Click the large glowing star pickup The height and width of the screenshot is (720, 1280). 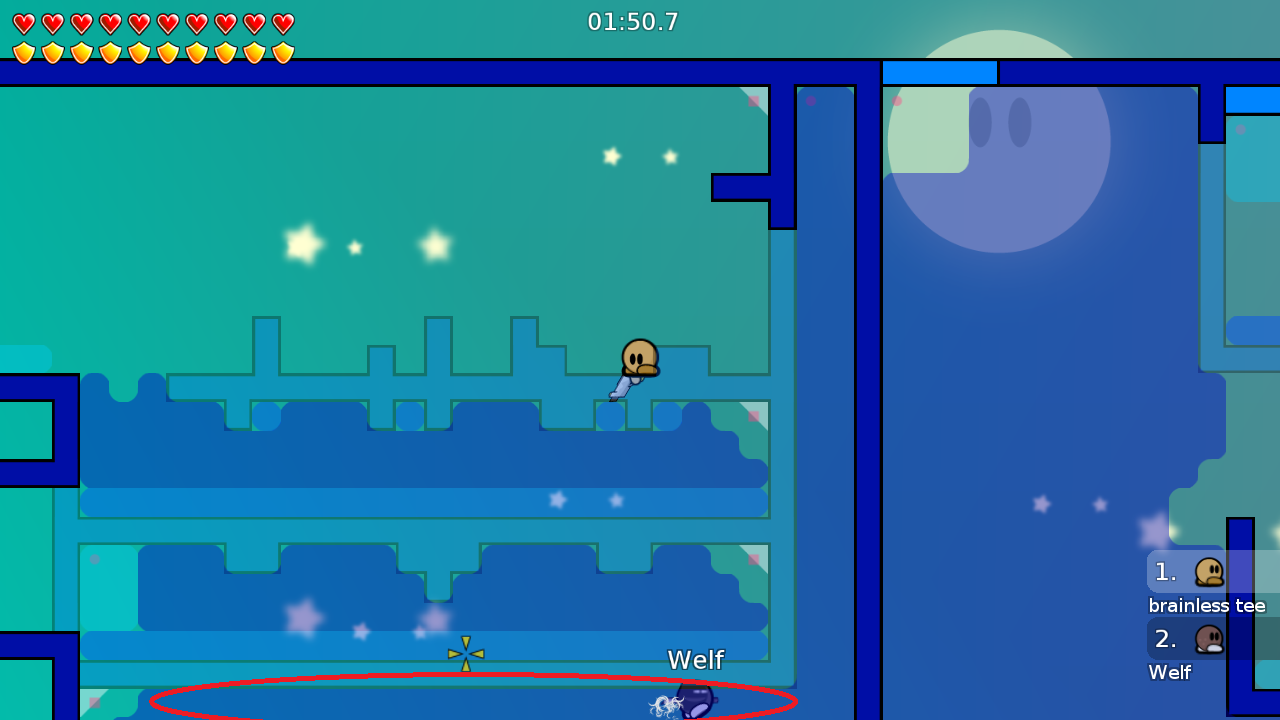302,243
